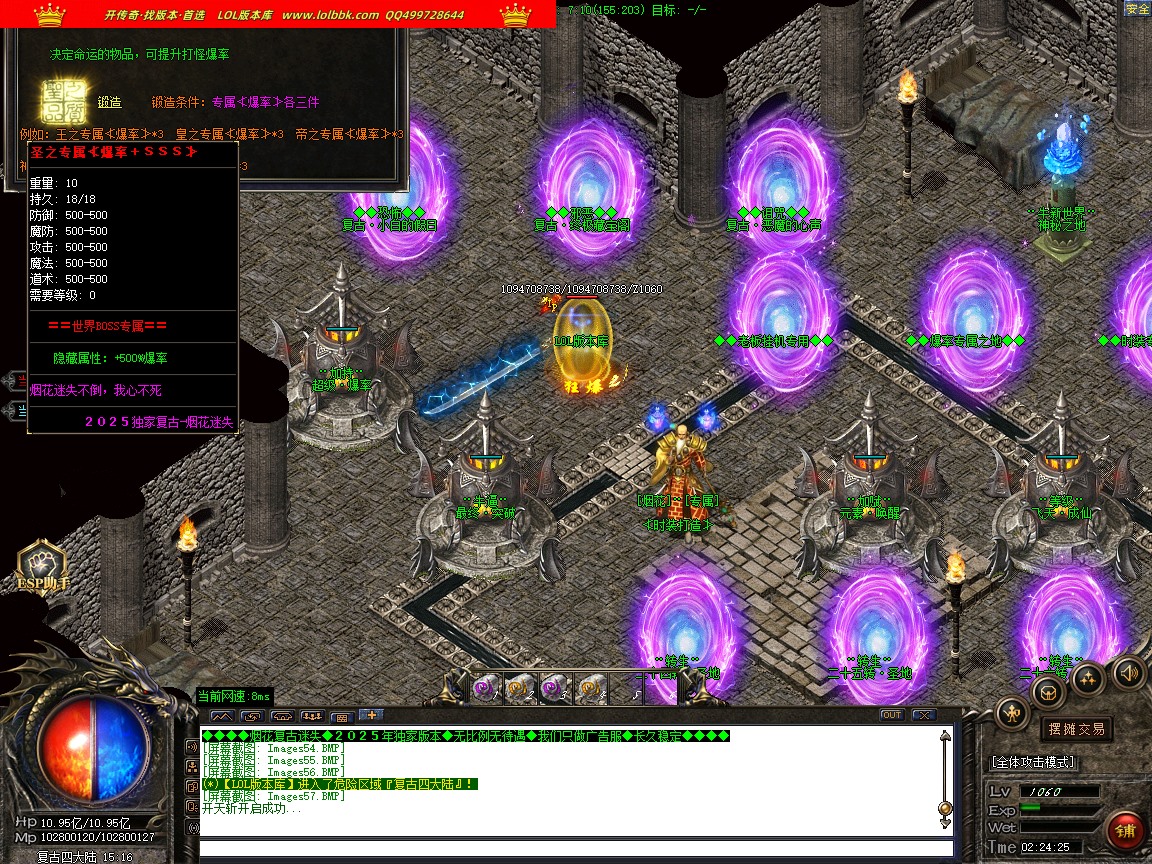1152x864 pixels.
Task: Toggle the 全体攻击模式 attack mode
Action: (1033, 762)
